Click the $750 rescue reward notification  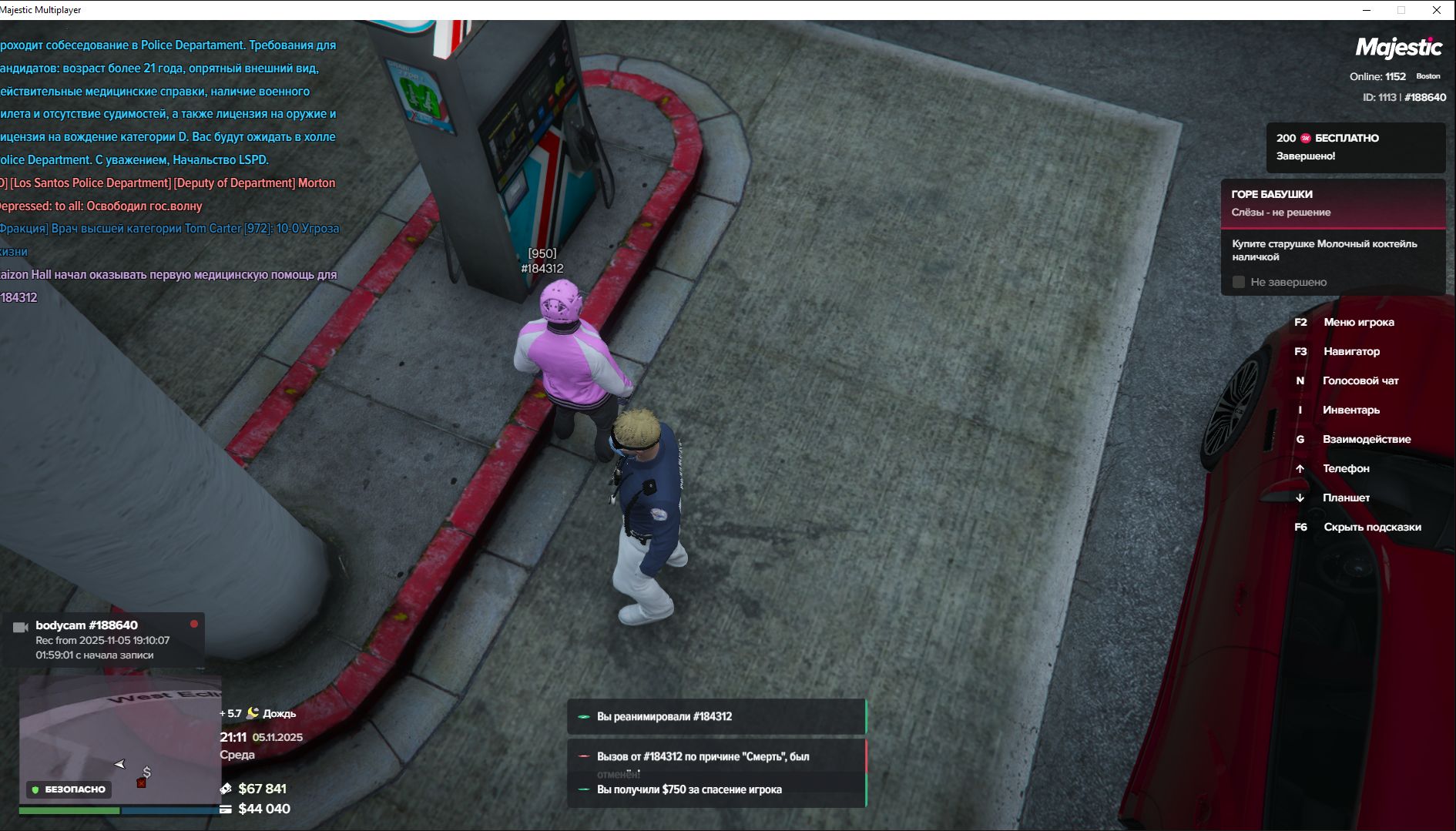[716, 789]
